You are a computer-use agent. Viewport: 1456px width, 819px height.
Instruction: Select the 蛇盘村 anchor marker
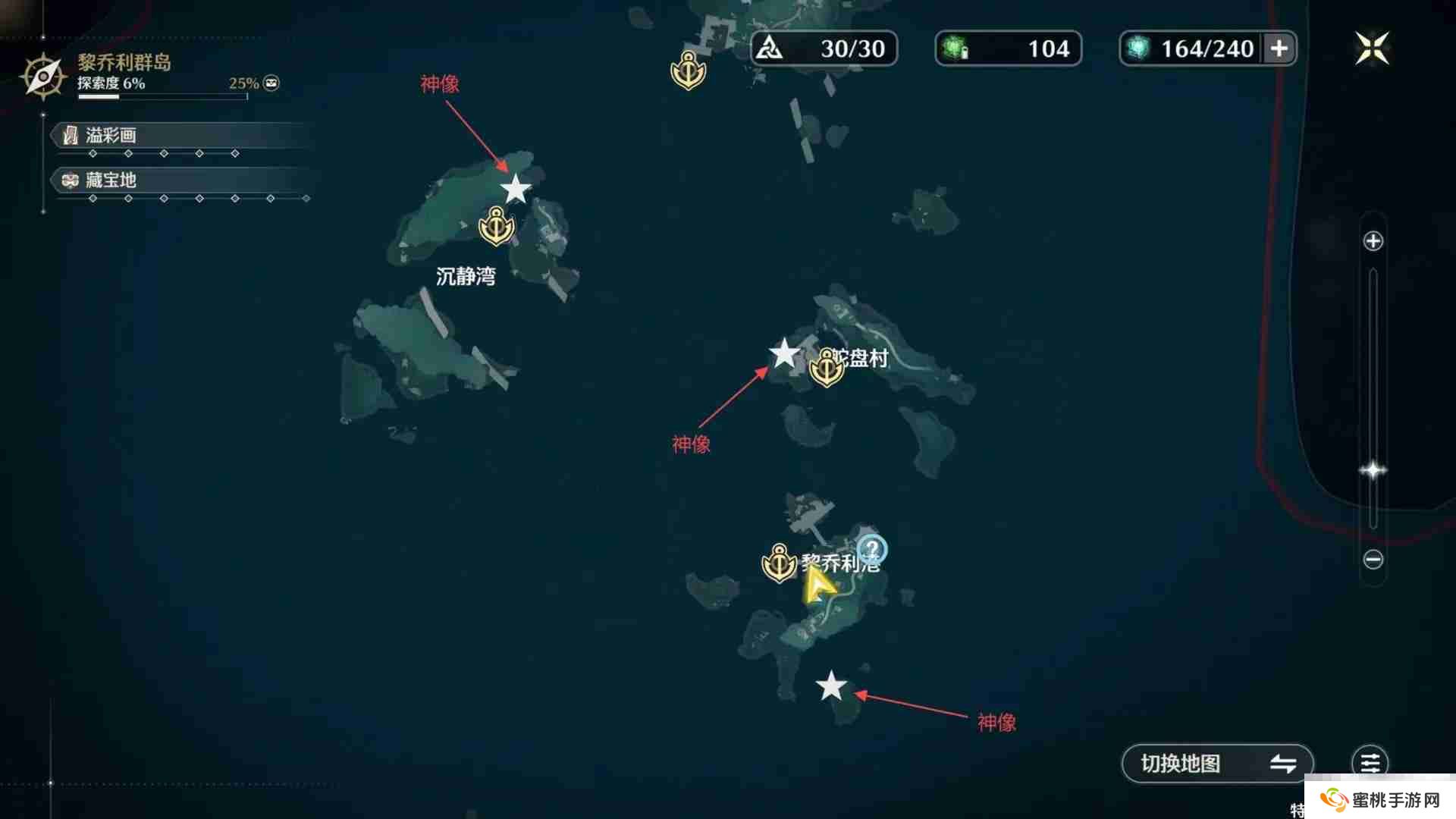tap(827, 366)
